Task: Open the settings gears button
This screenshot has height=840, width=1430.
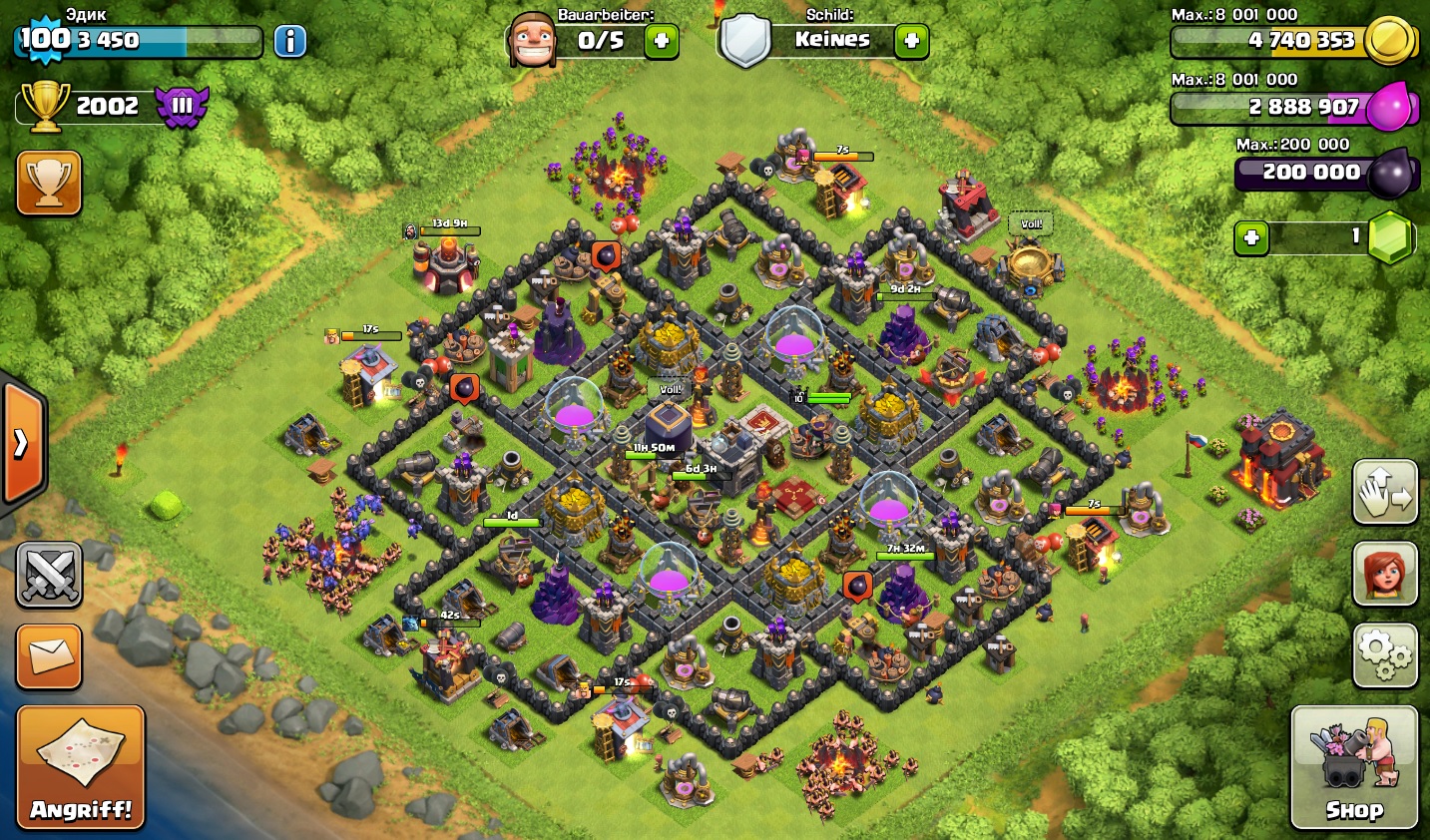Action: pyautogui.click(x=1385, y=655)
